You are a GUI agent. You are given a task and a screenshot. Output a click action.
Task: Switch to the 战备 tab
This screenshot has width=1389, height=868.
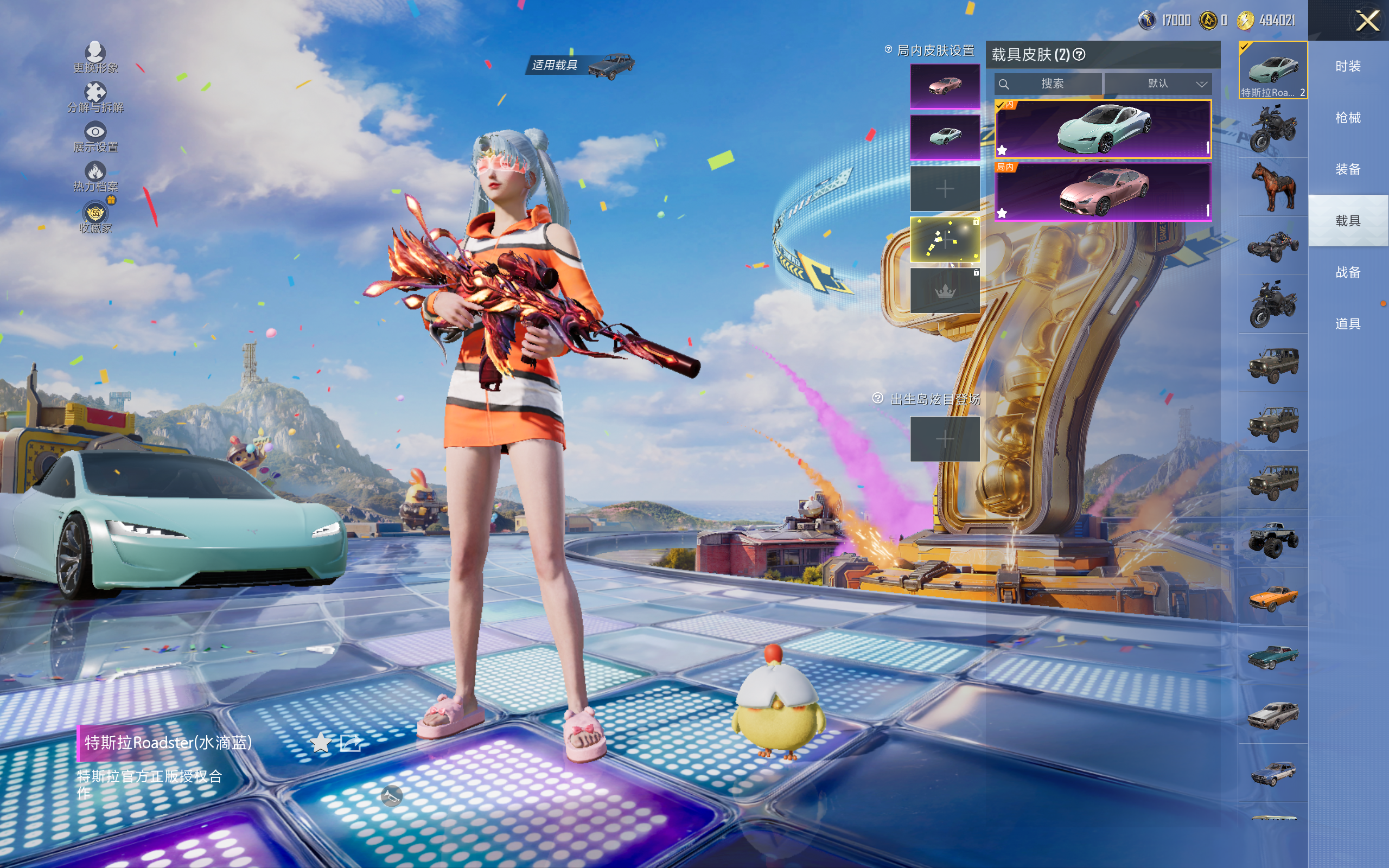pyautogui.click(x=1348, y=273)
